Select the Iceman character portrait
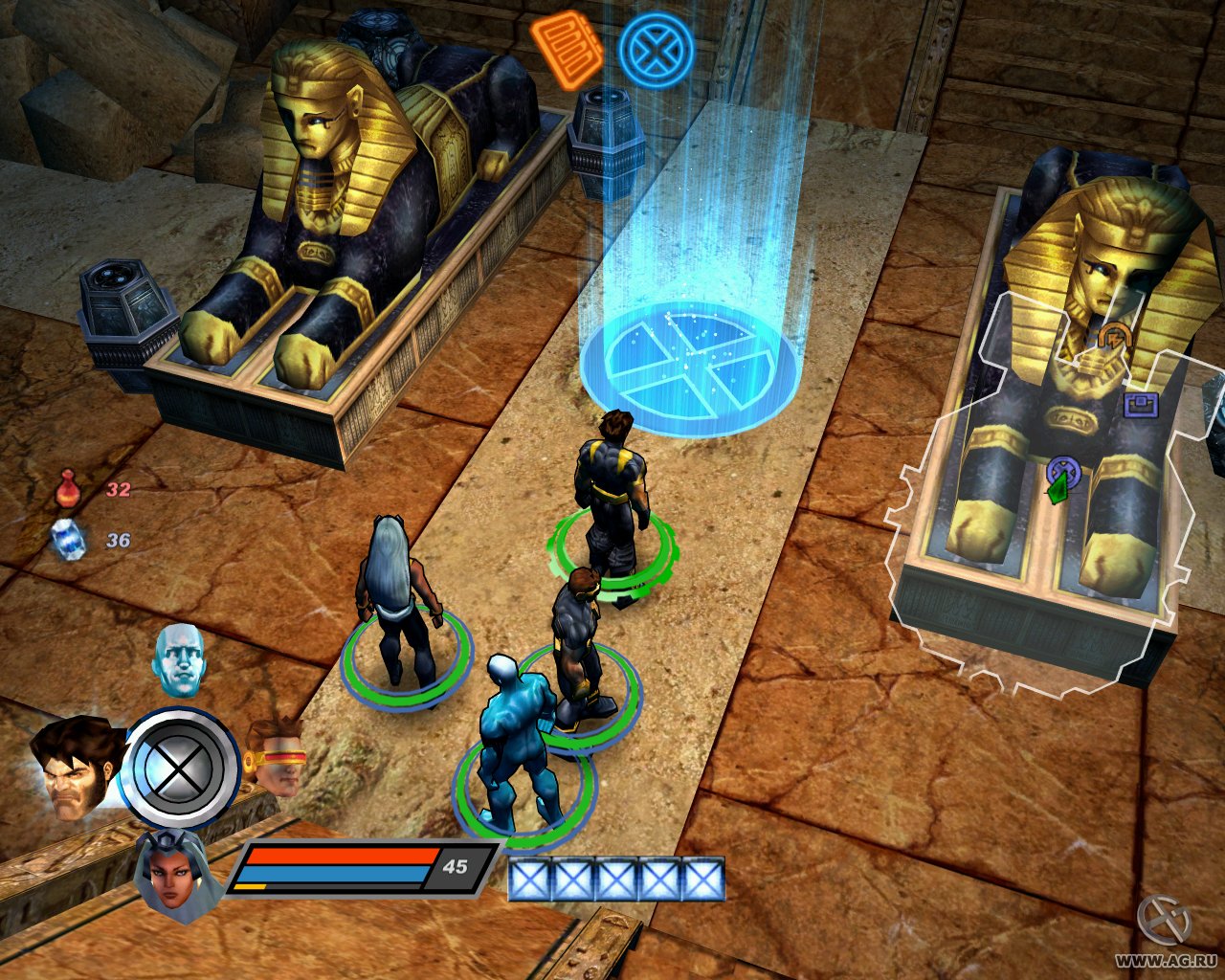 pos(179,660)
